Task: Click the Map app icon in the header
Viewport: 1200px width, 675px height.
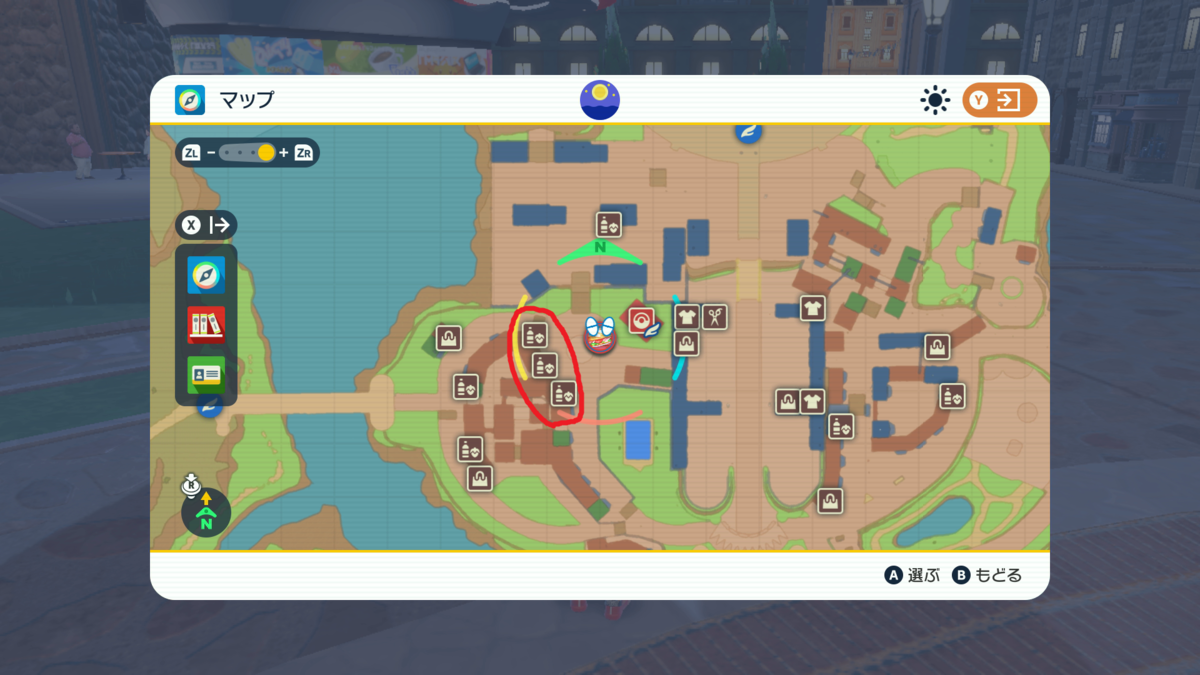Action: pos(190,100)
